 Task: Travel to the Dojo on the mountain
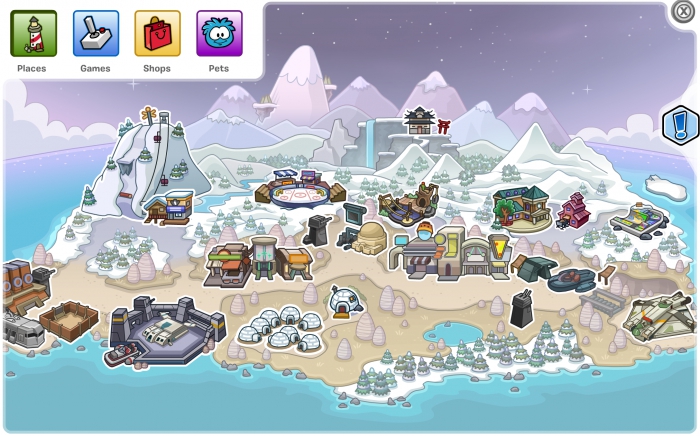click(419, 121)
